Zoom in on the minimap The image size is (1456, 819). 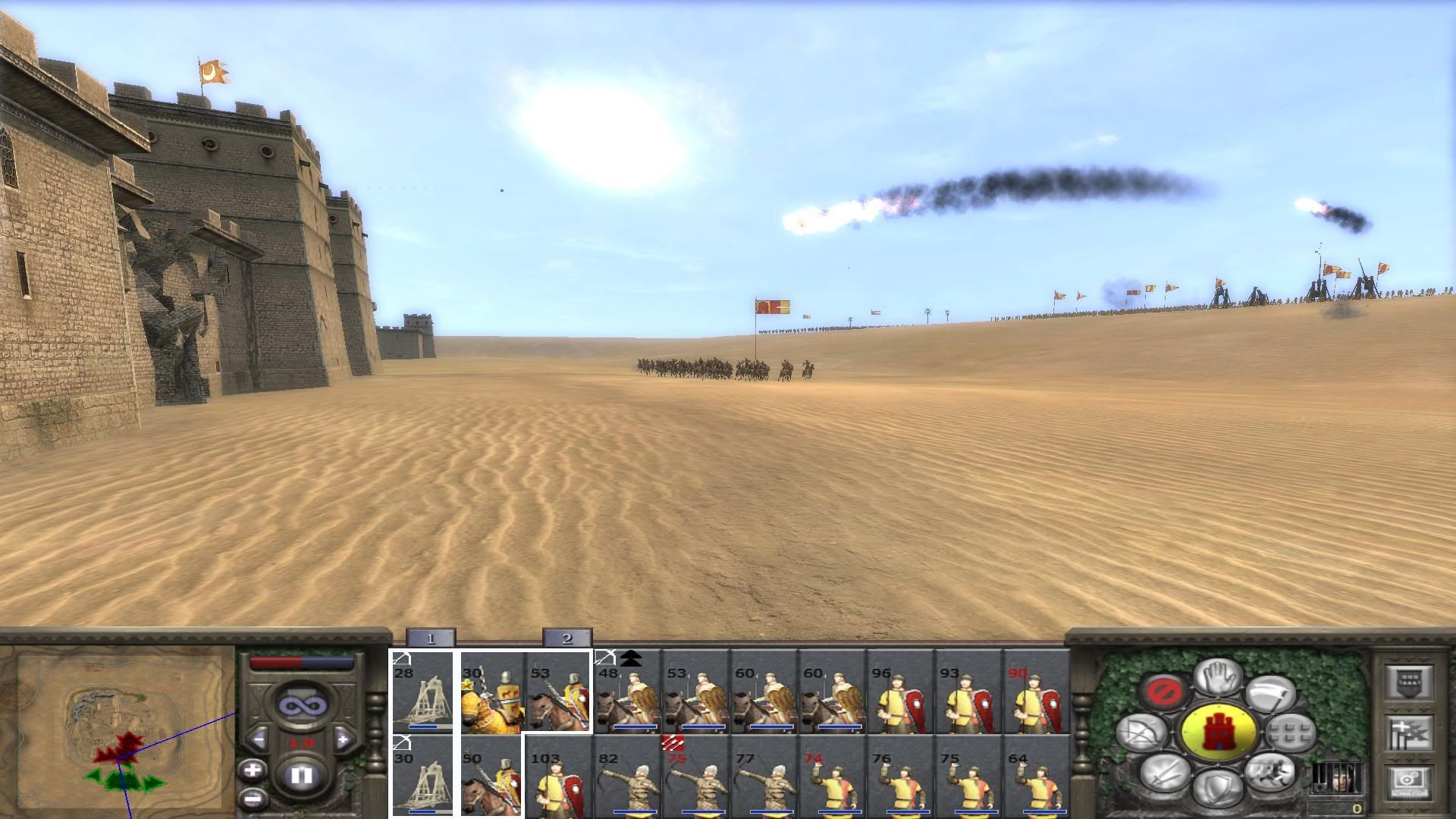tap(252, 770)
